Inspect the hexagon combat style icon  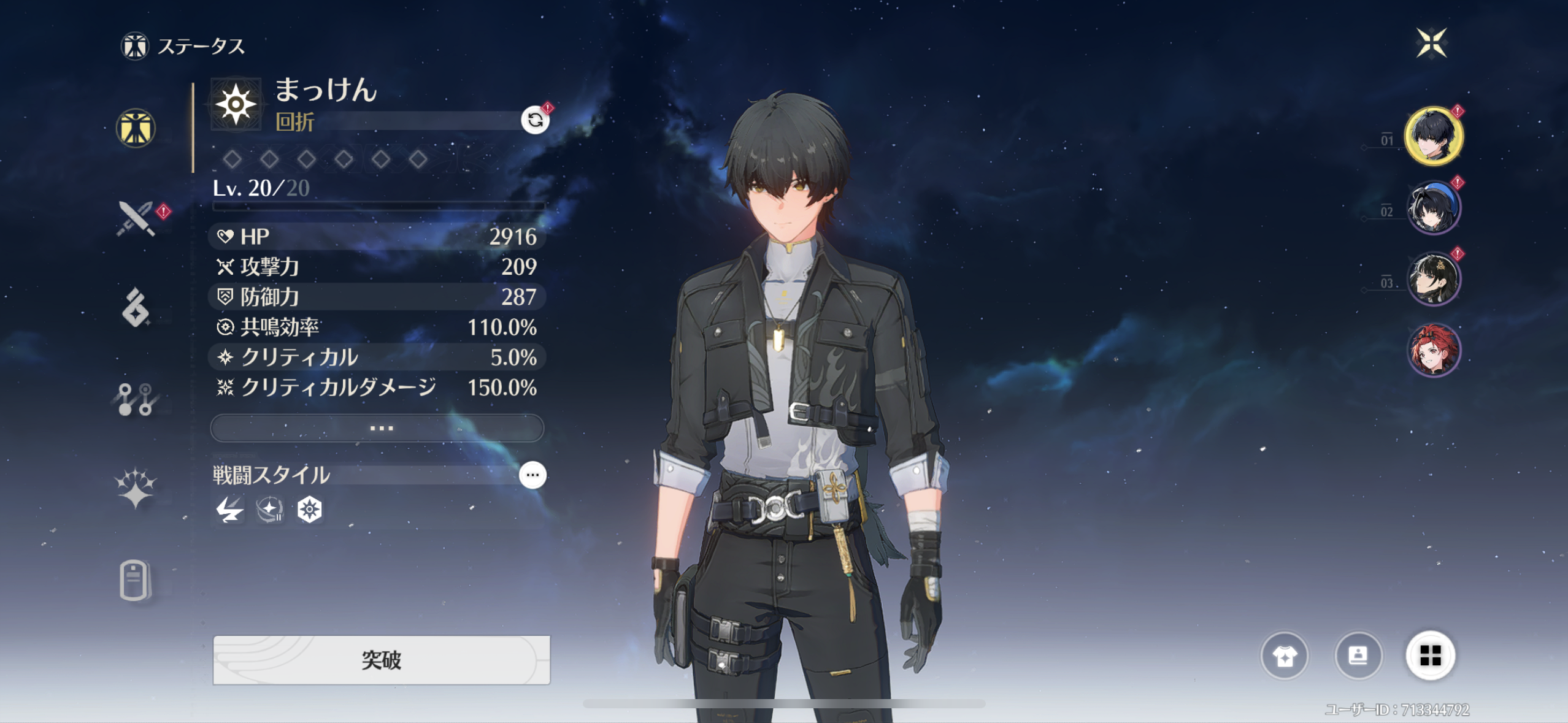point(309,510)
